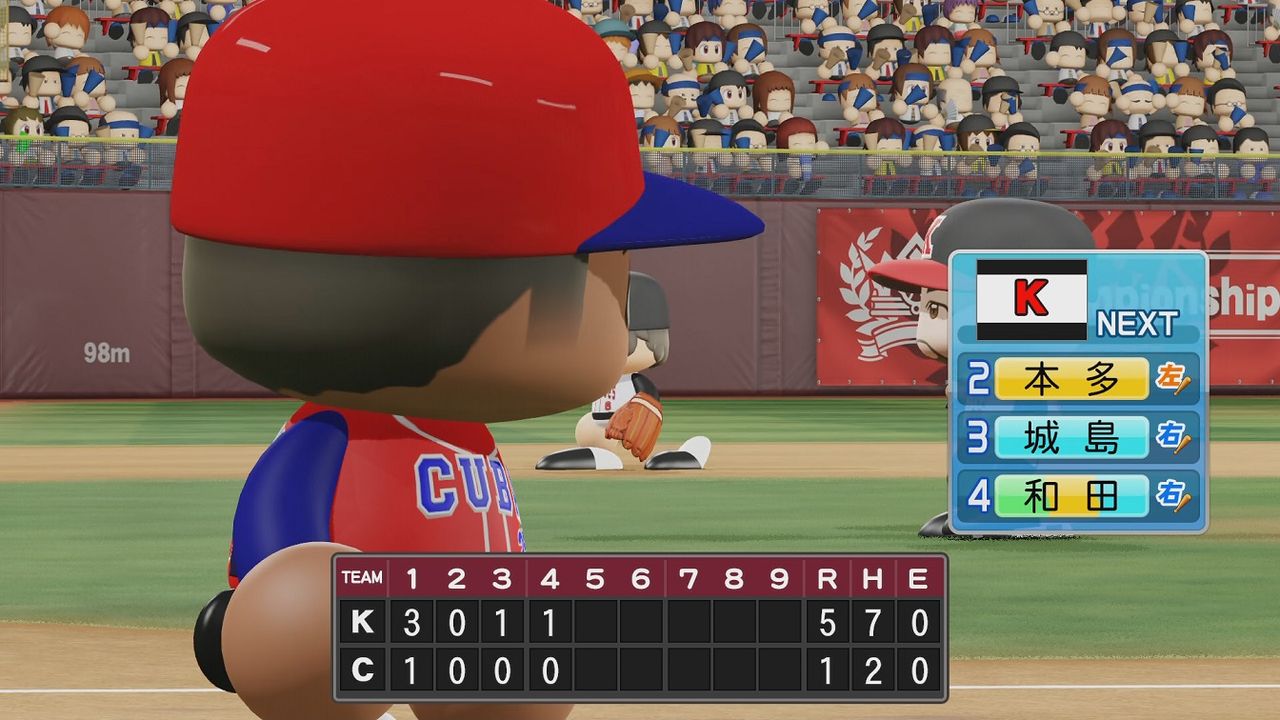Select batter 本多 in the NEXT list

1071,379
